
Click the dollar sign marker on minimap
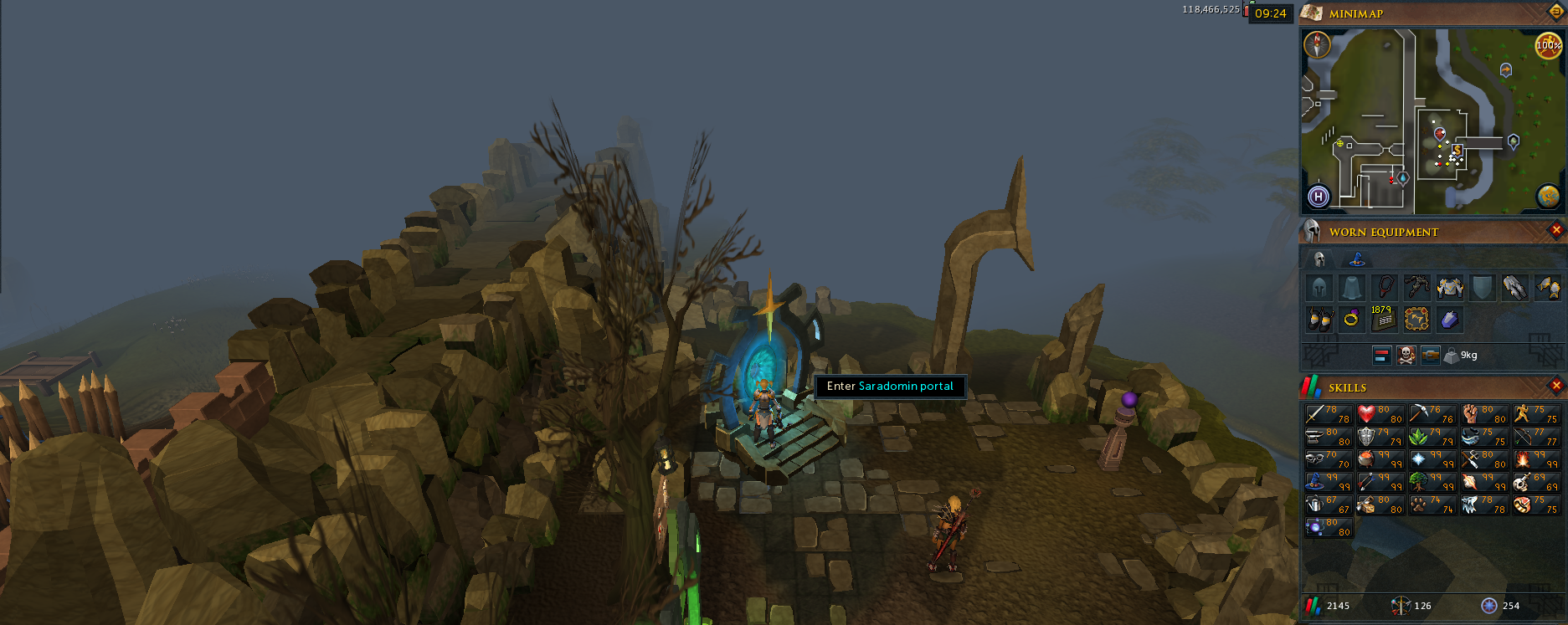[1457, 151]
